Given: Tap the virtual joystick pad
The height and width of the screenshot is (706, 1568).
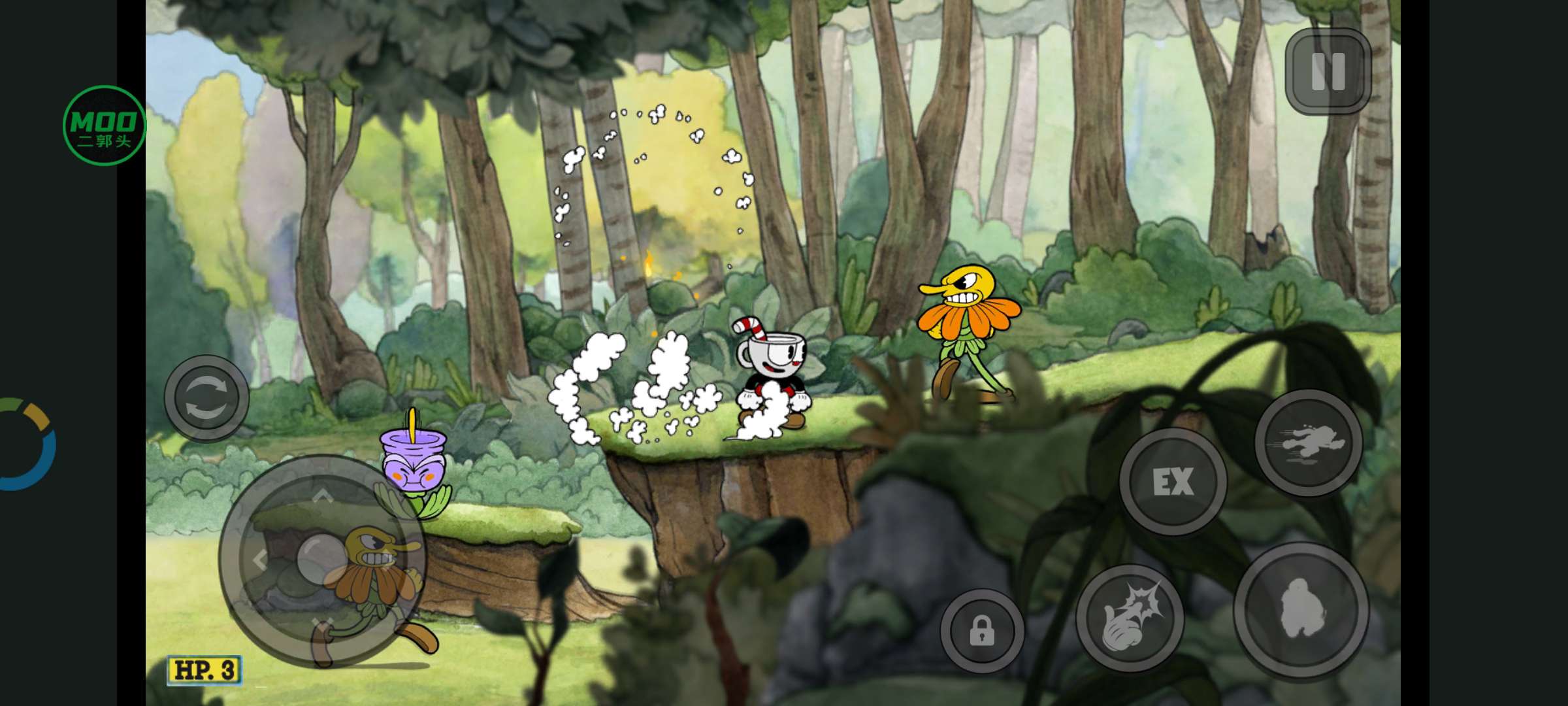Looking at the screenshot, I should pos(321,560).
